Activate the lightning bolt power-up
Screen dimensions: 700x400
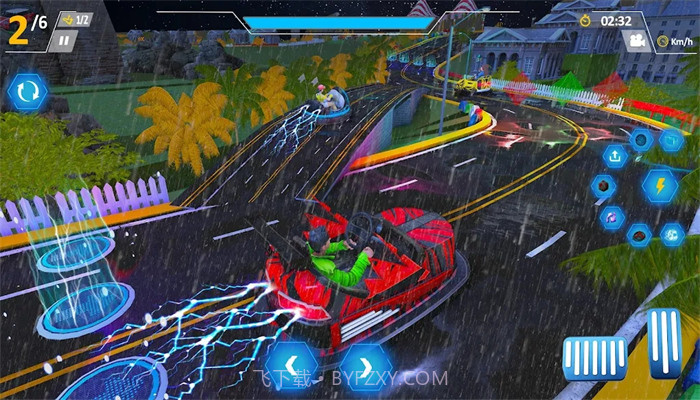[659, 185]
